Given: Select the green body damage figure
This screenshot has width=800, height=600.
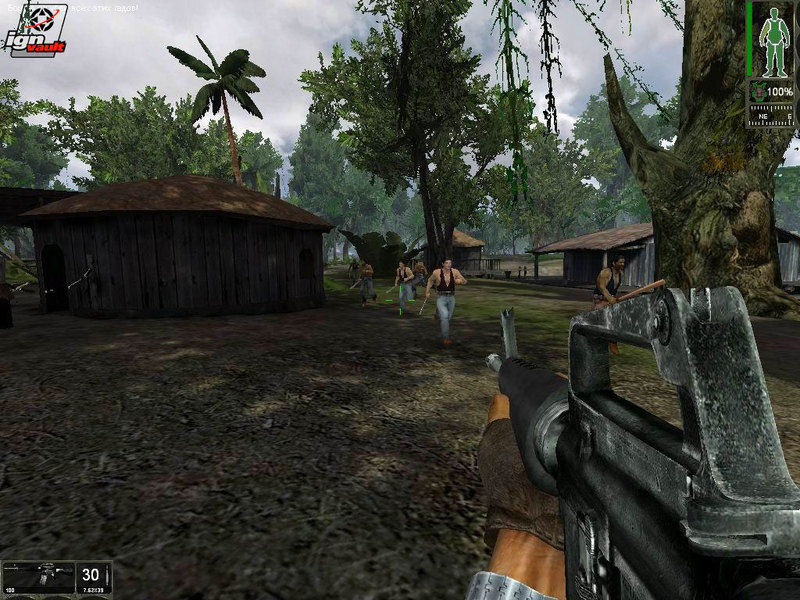Looking at the screenshot, I should (x=773, y=40).
